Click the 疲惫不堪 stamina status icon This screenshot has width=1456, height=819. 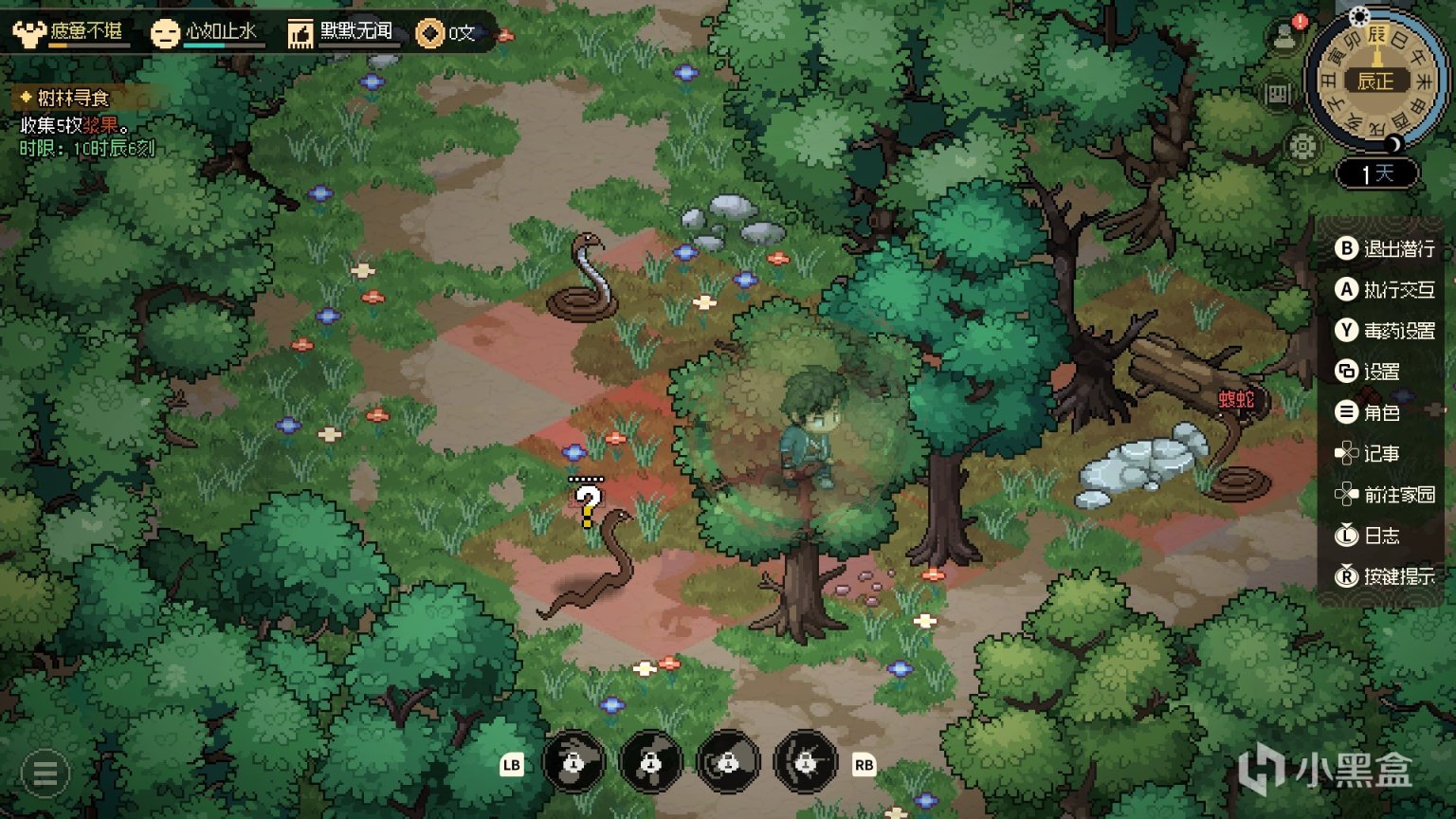click(29, 33)
